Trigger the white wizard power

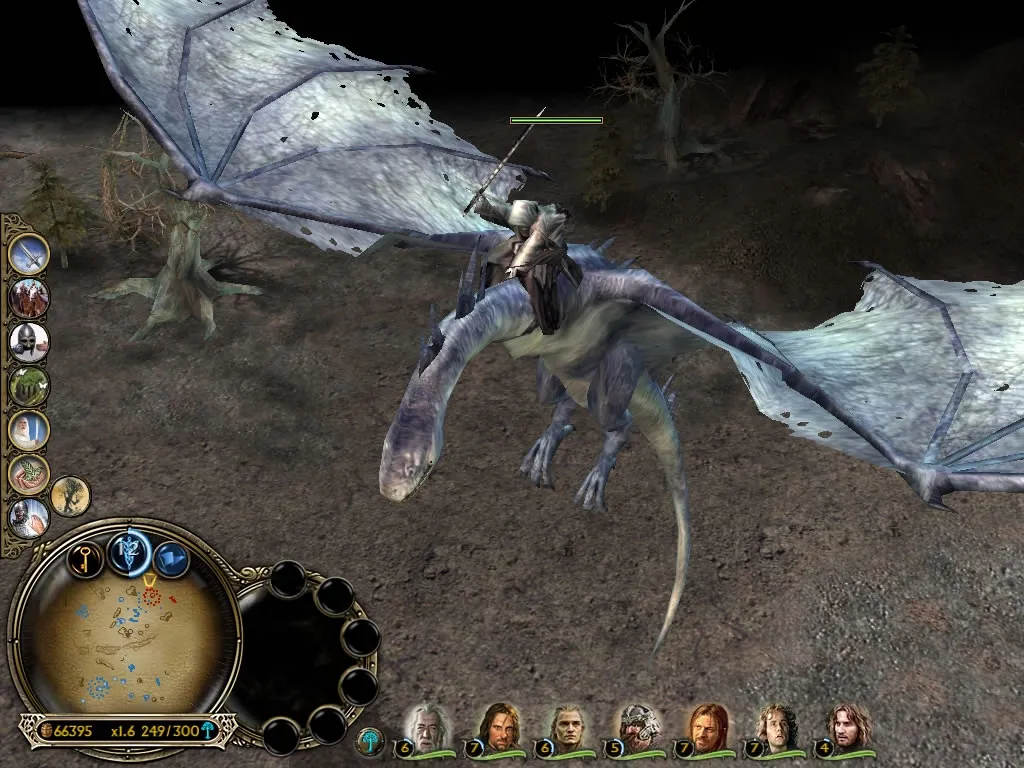(29, 430)
